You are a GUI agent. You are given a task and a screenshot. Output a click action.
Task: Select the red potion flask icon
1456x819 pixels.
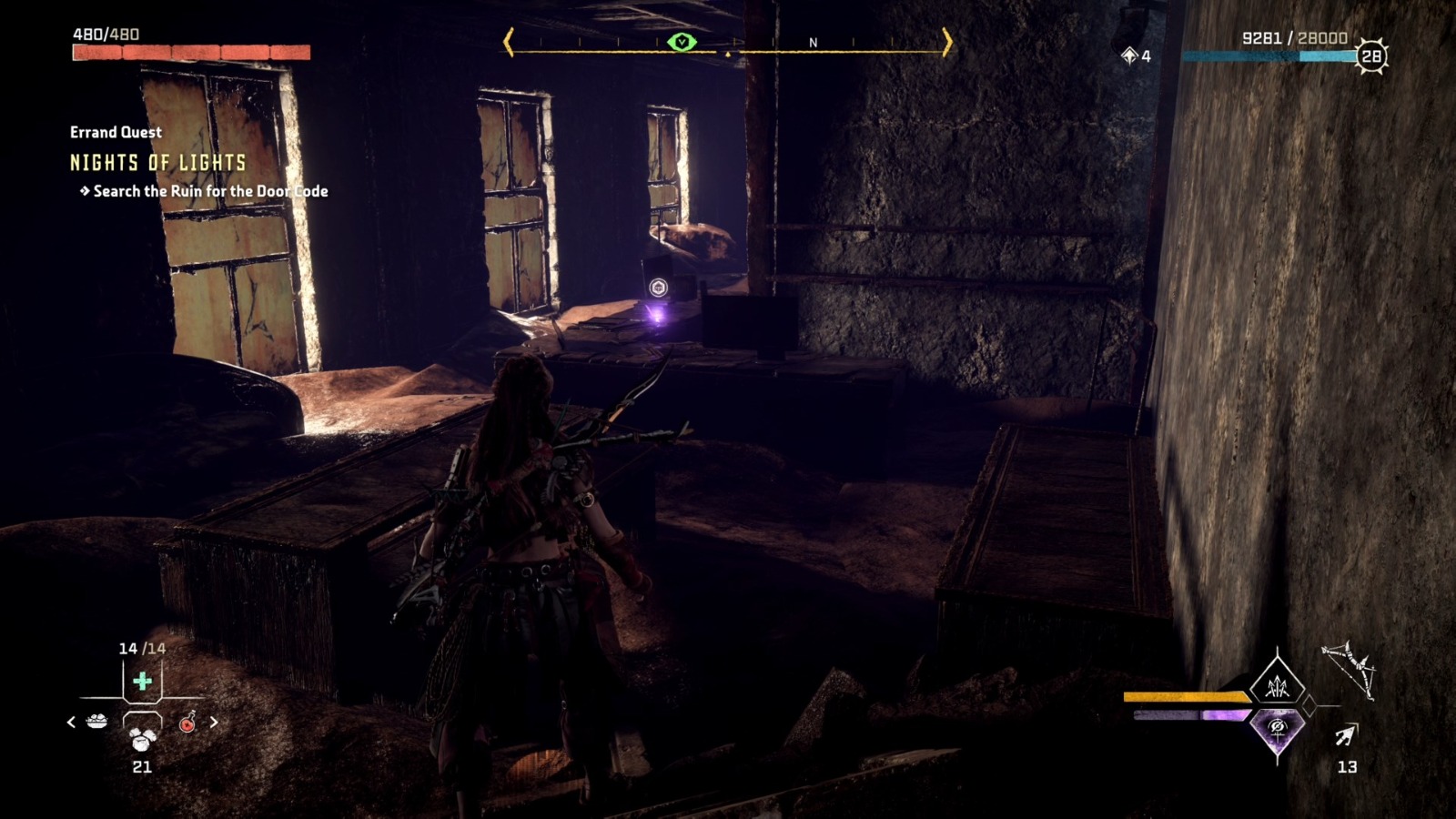(186, 723)
